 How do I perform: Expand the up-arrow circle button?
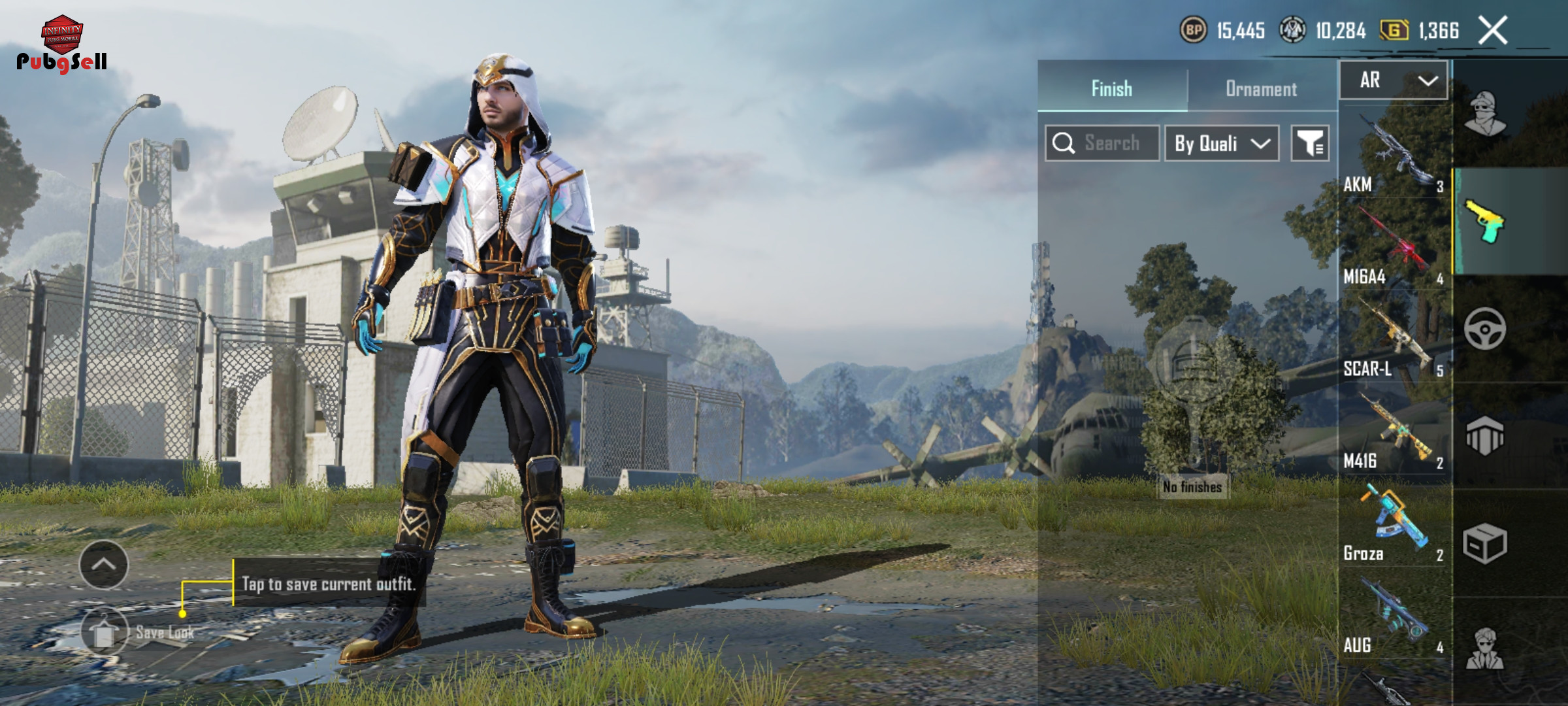click(104, 565)
